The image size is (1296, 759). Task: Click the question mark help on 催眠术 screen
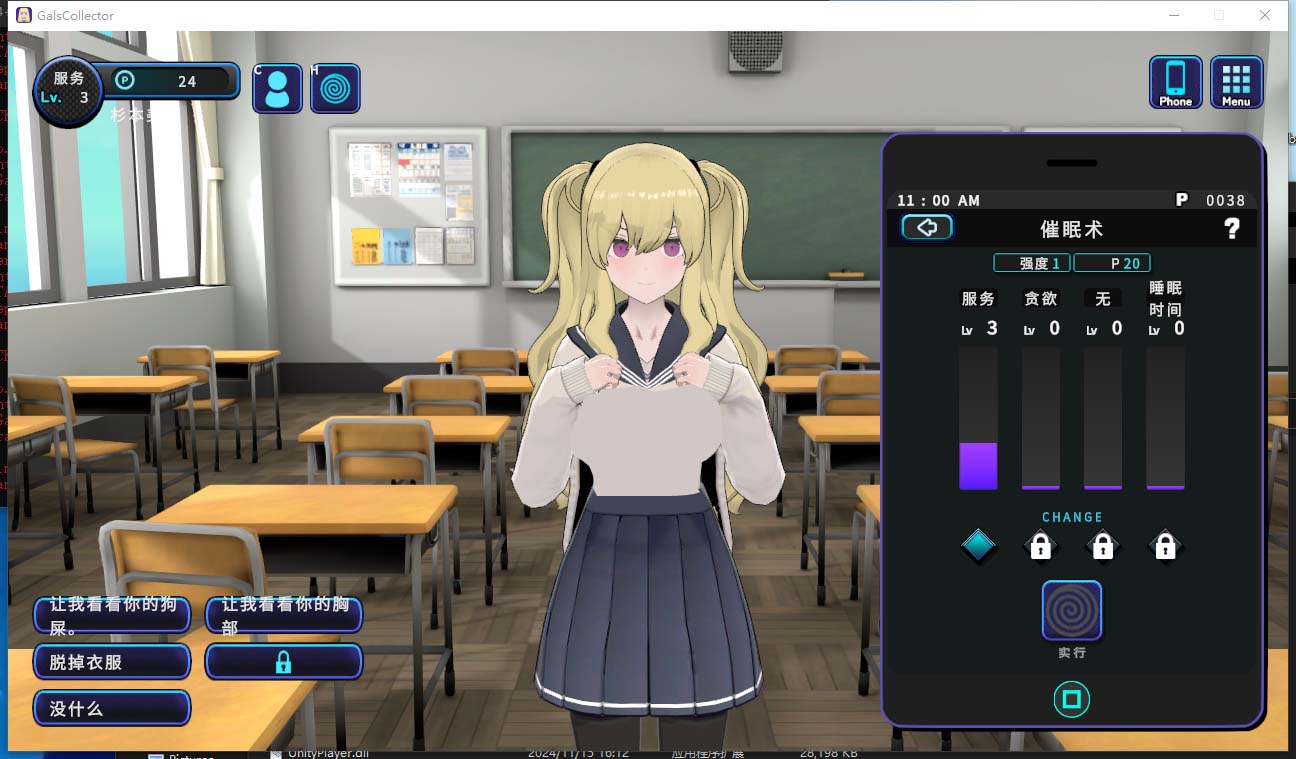1232,228
